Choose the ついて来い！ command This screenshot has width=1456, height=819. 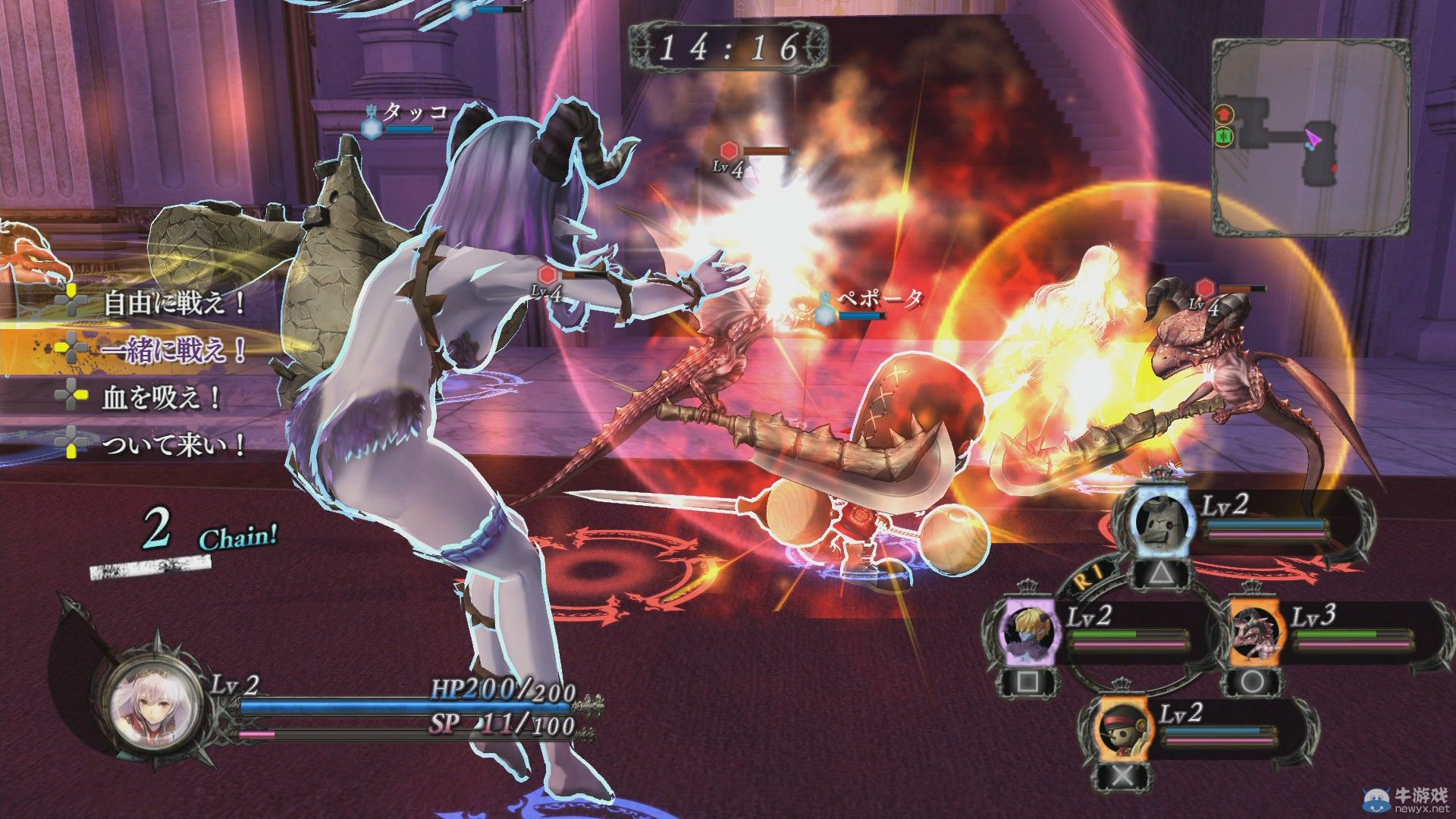174,445
